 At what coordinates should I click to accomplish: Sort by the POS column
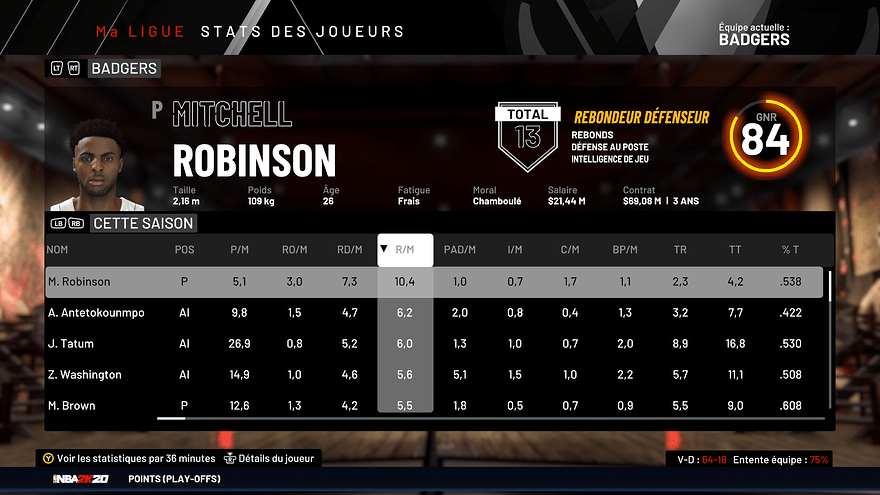coord(185,250)
